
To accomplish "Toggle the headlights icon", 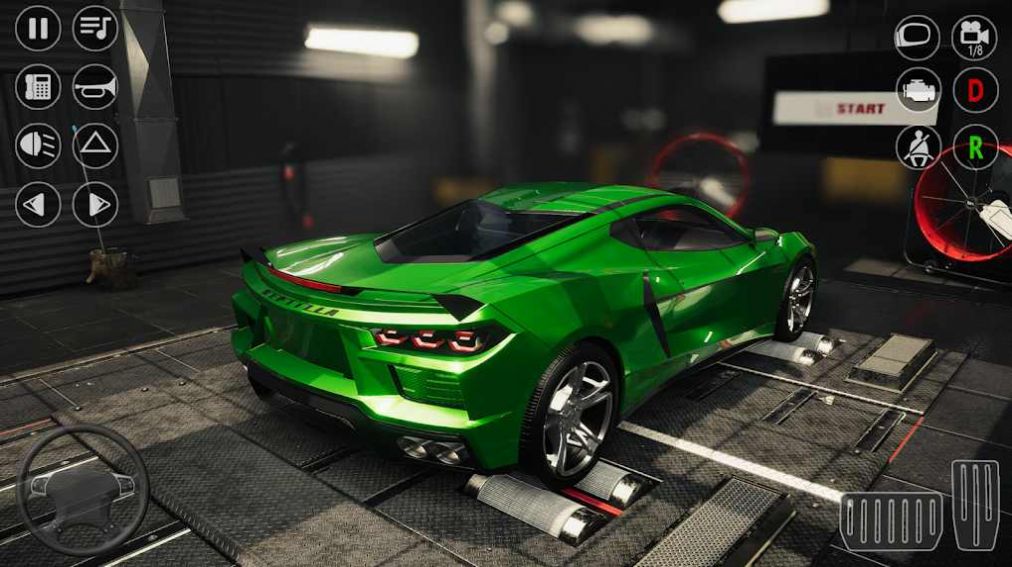I will pos(38,146).
